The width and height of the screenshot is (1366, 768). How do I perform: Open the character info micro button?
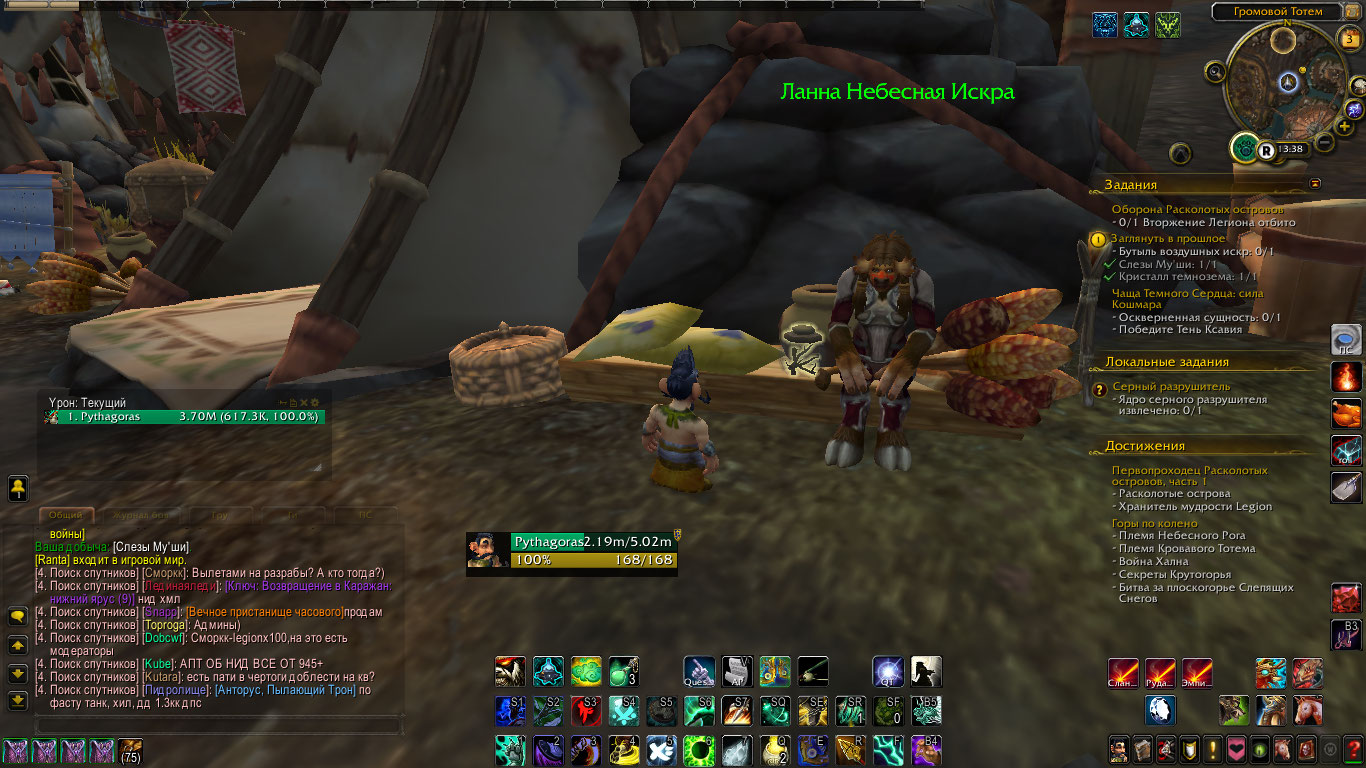(1120, 749)
